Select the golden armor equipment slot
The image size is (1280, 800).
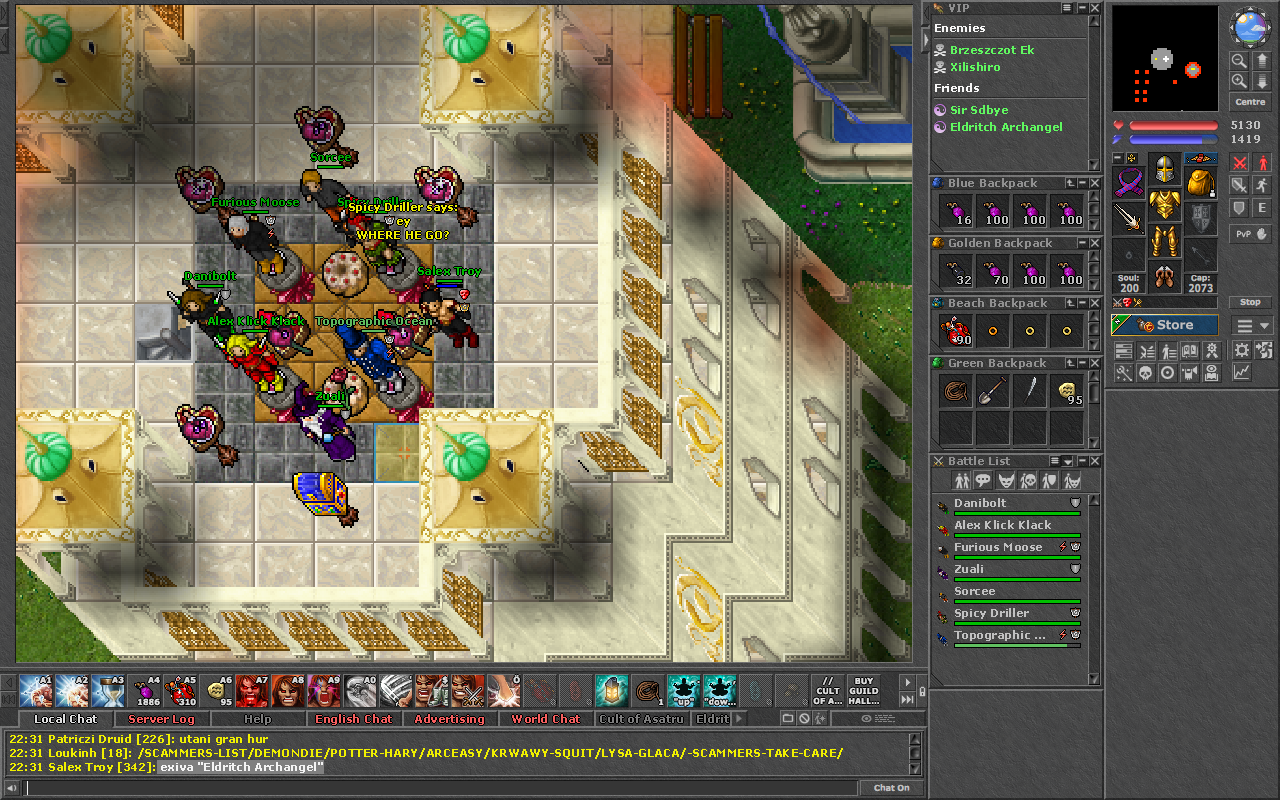(1164, 205)
